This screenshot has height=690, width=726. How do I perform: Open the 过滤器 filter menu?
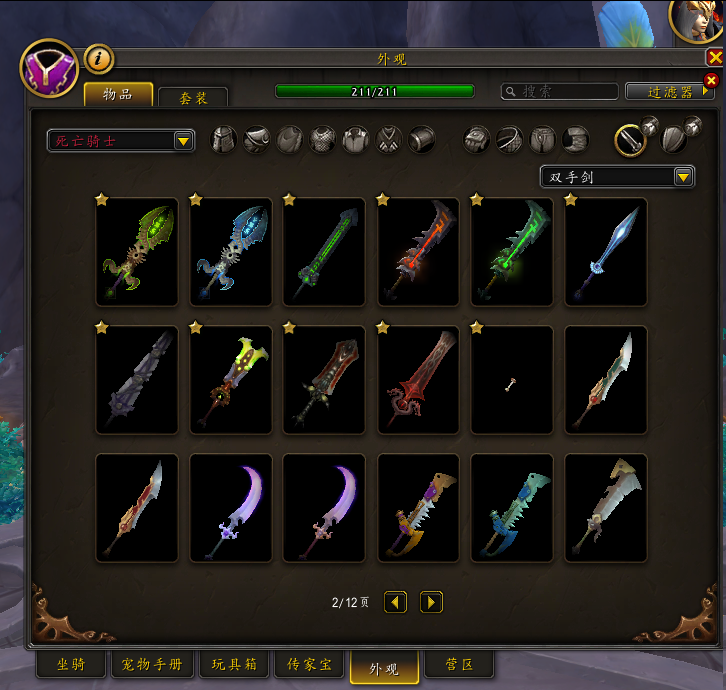(x=671, y=91)
